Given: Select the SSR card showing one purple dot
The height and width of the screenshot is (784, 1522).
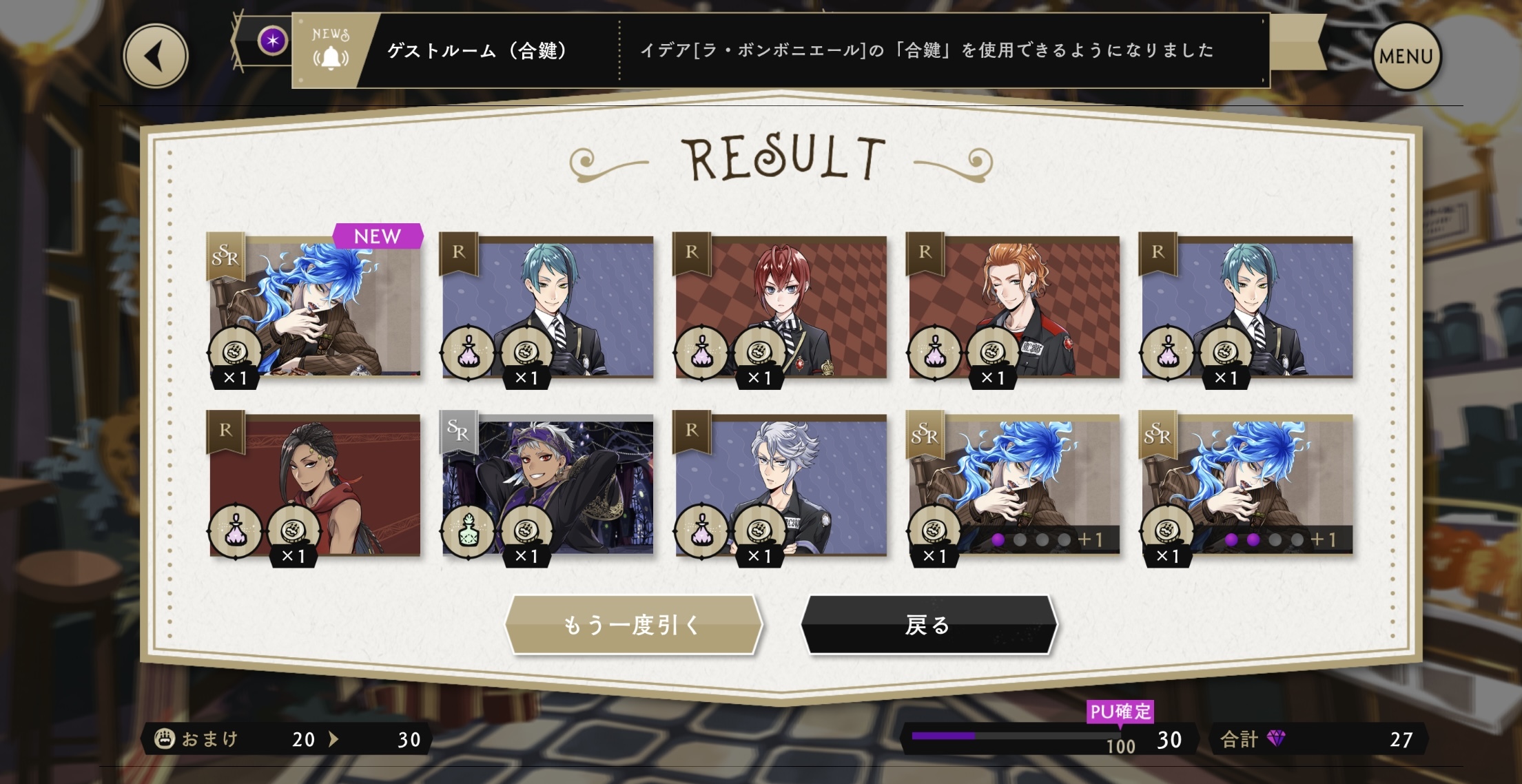Looking at the screenshot, I should [1014, 485].
